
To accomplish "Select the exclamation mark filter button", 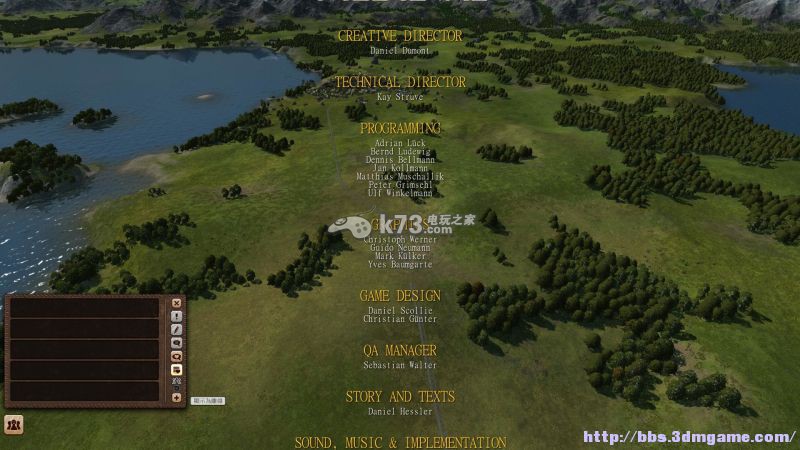I will (x=177, y=316).
